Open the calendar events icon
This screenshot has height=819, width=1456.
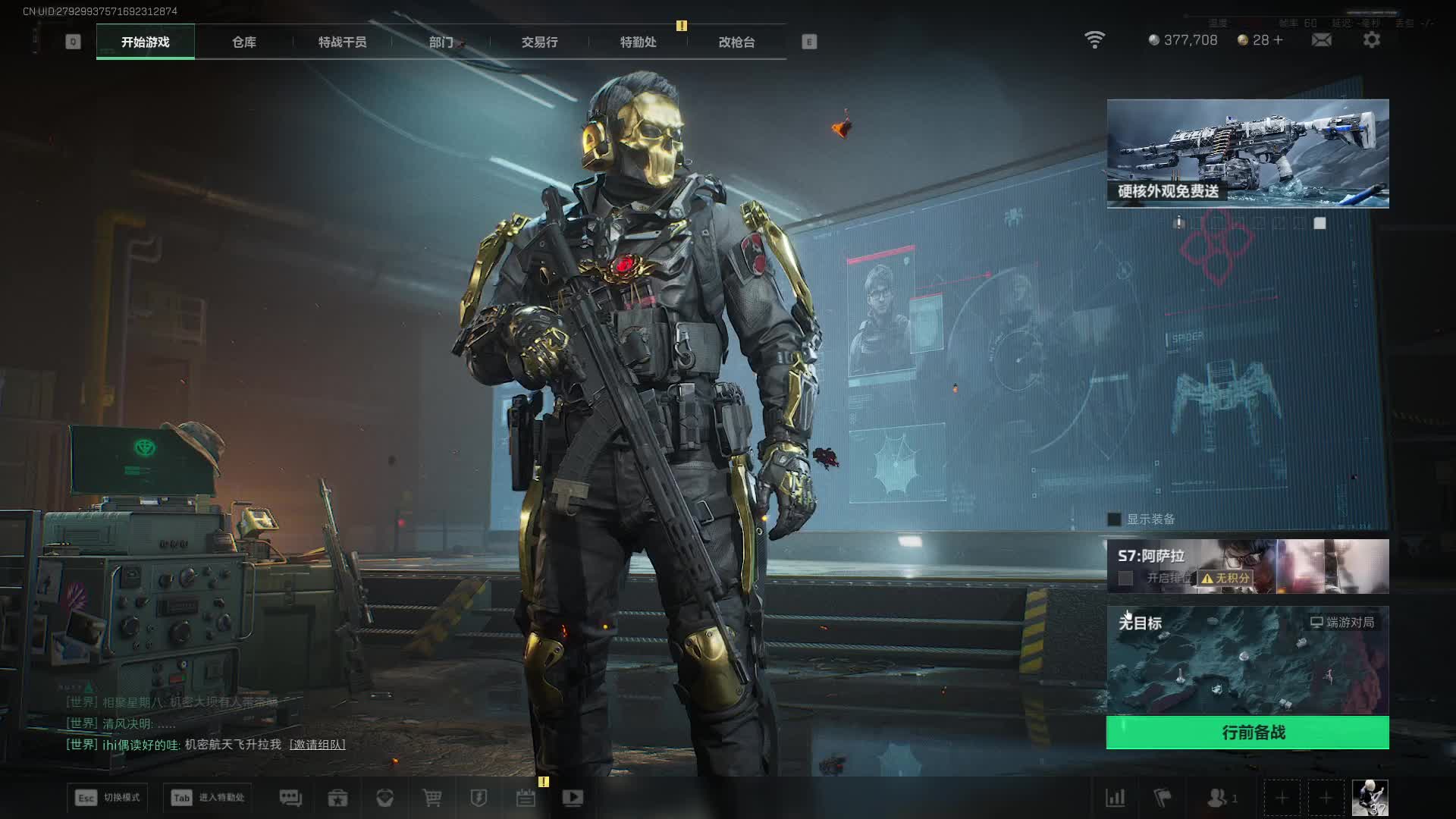pyautogui.click(x=526, y=798)
